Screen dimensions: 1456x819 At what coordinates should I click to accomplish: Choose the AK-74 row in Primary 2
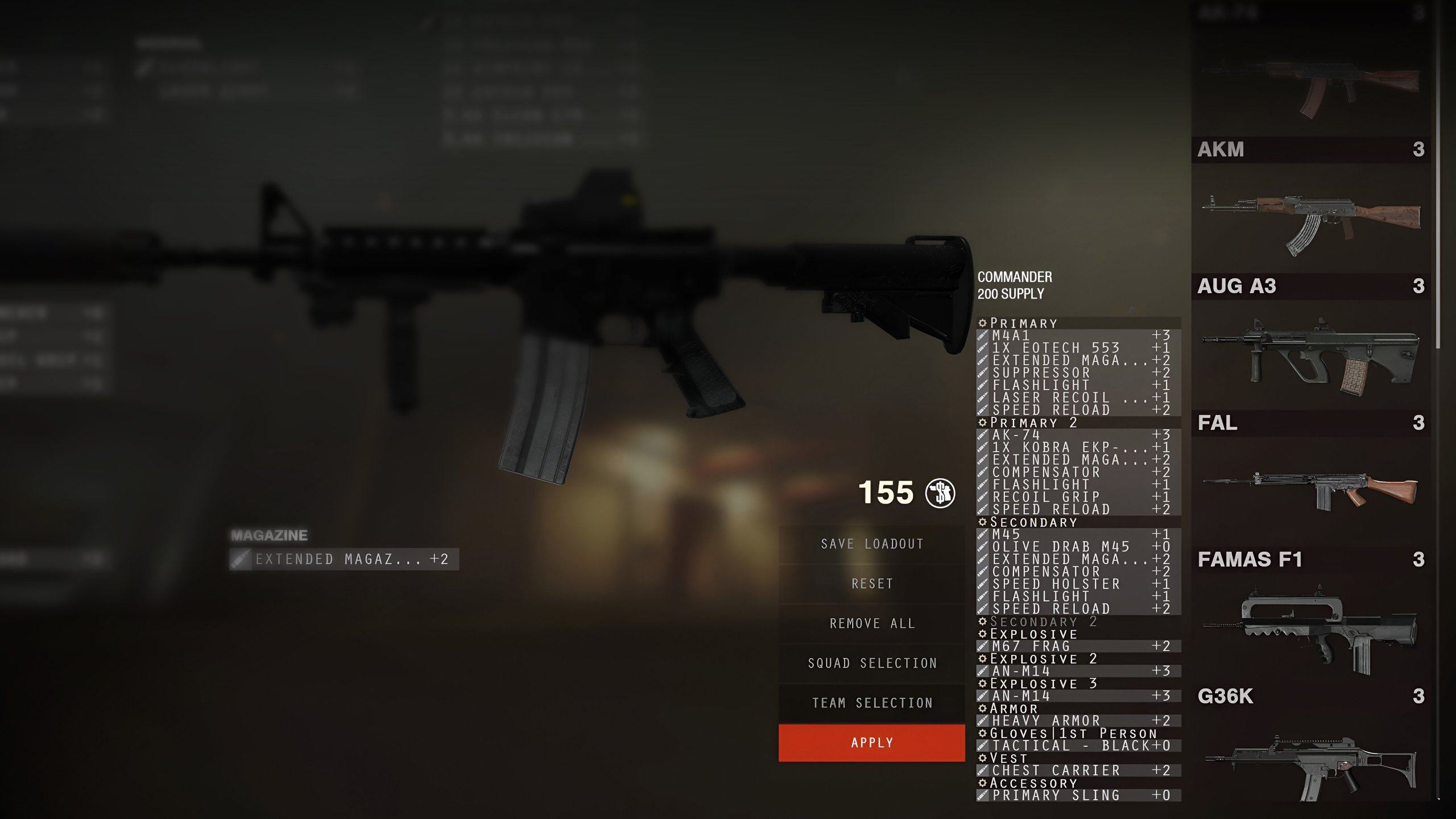coord(1078,435)
